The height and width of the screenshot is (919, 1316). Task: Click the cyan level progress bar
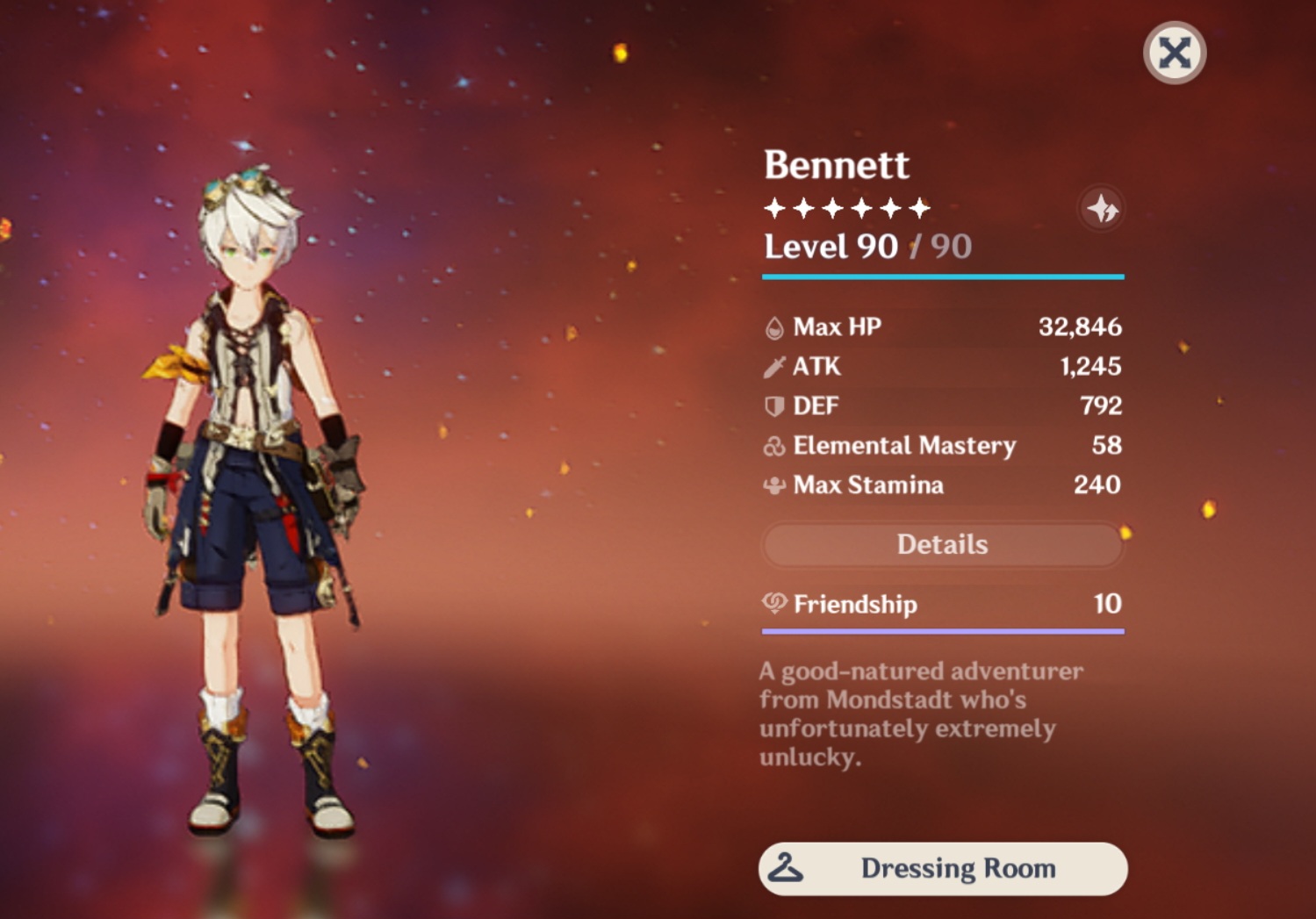coord(943,276)
